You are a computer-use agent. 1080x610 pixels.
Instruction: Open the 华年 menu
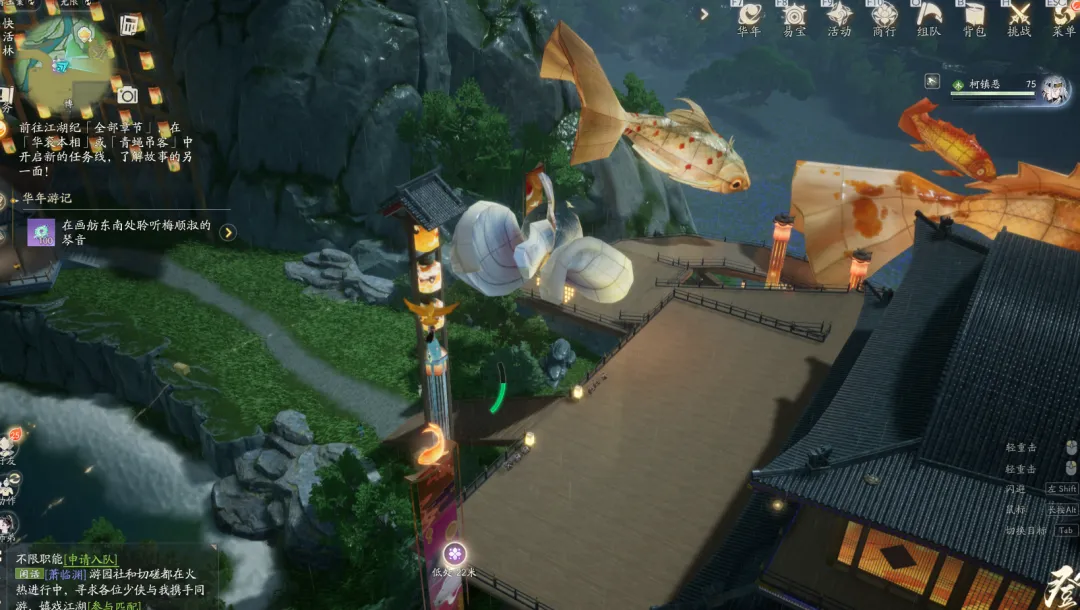750,17
